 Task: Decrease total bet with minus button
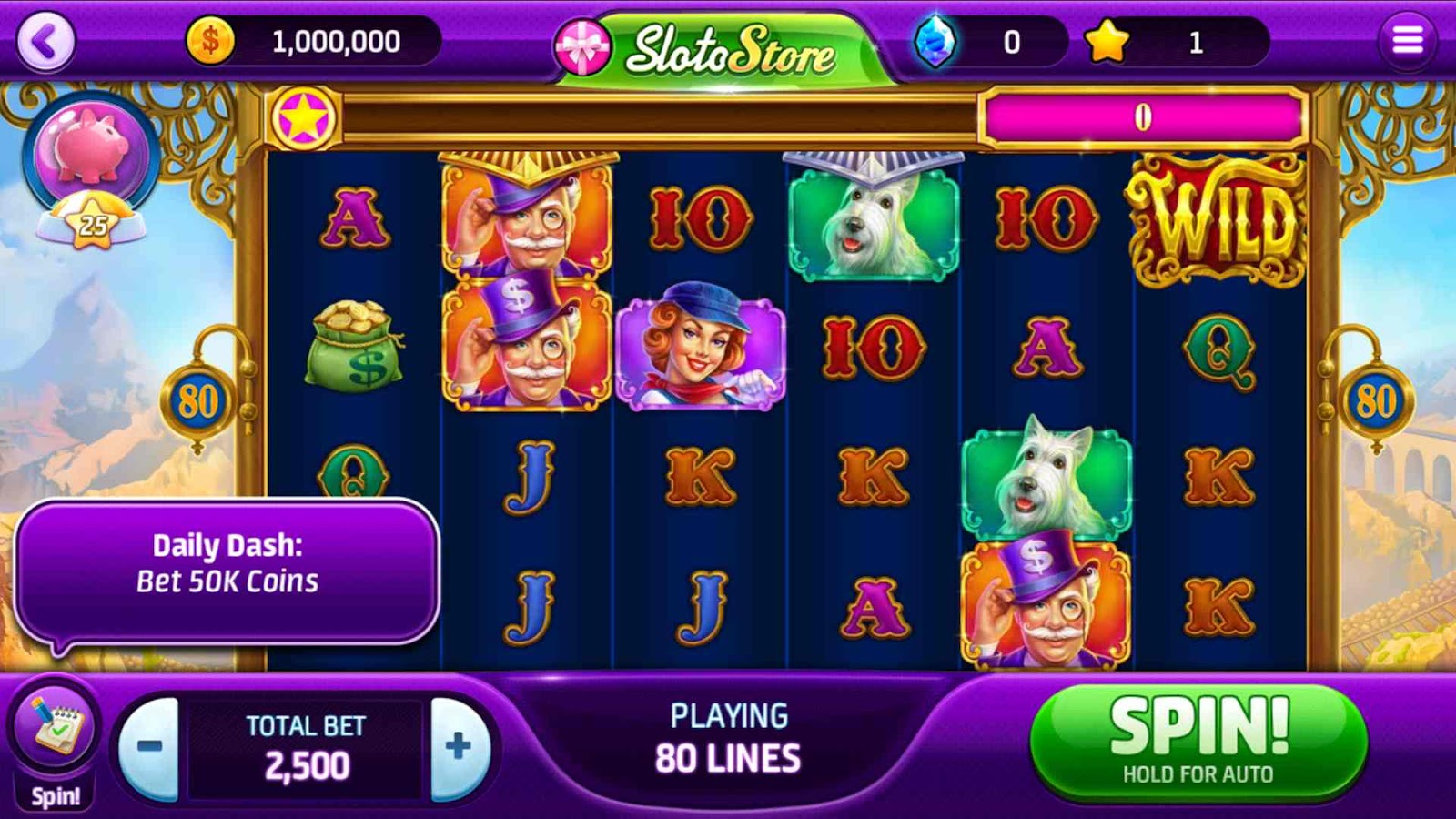pos(149,747)
